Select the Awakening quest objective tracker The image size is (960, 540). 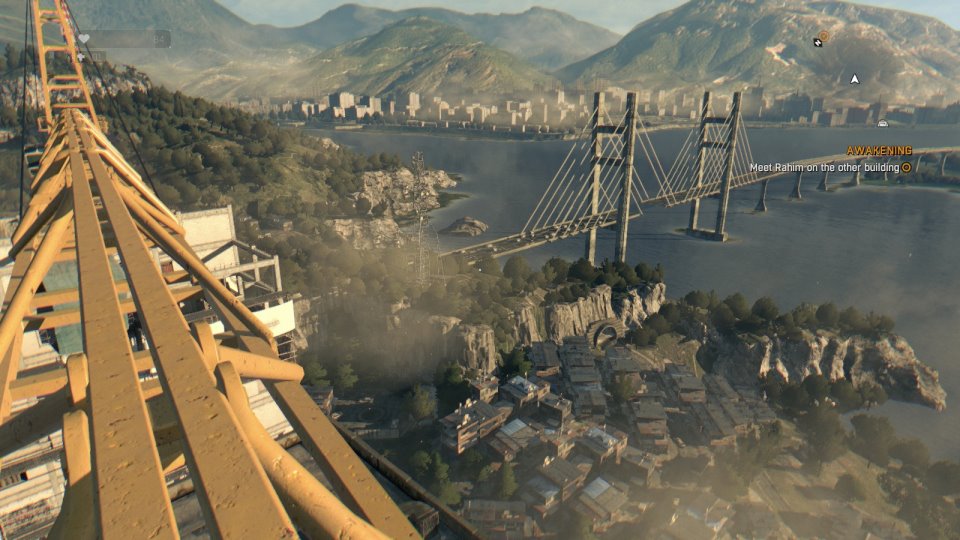[x=879, y=151]
